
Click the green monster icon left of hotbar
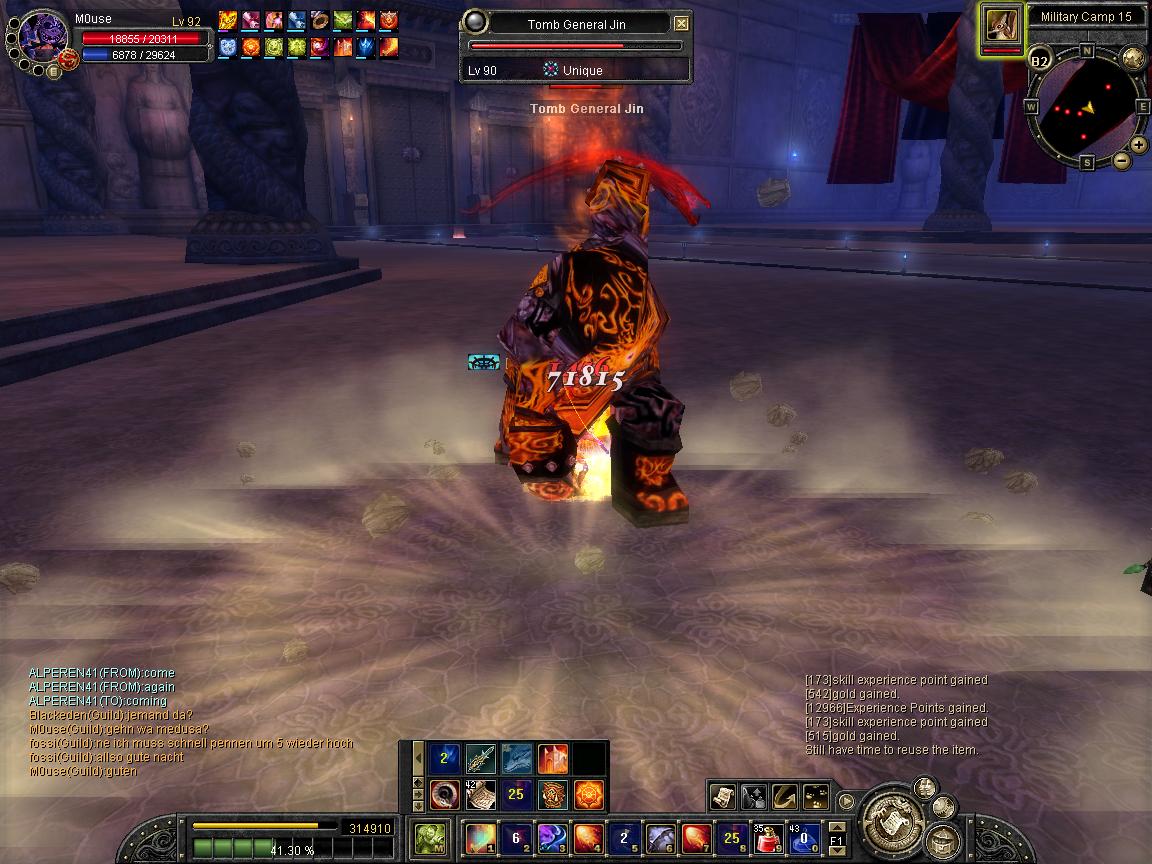pos(430,837)
